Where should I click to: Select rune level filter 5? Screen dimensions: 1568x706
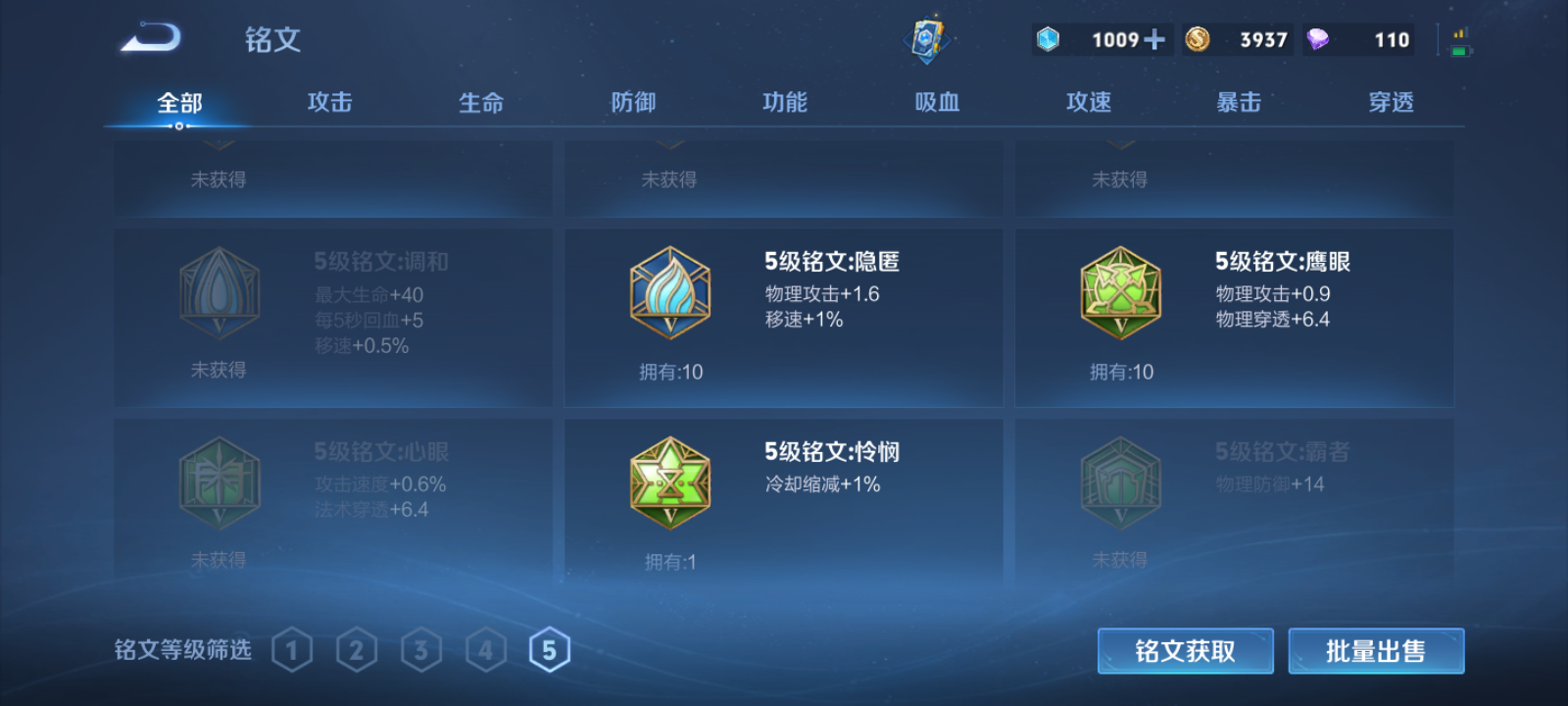pyautogui.click(x=550, y=648)
